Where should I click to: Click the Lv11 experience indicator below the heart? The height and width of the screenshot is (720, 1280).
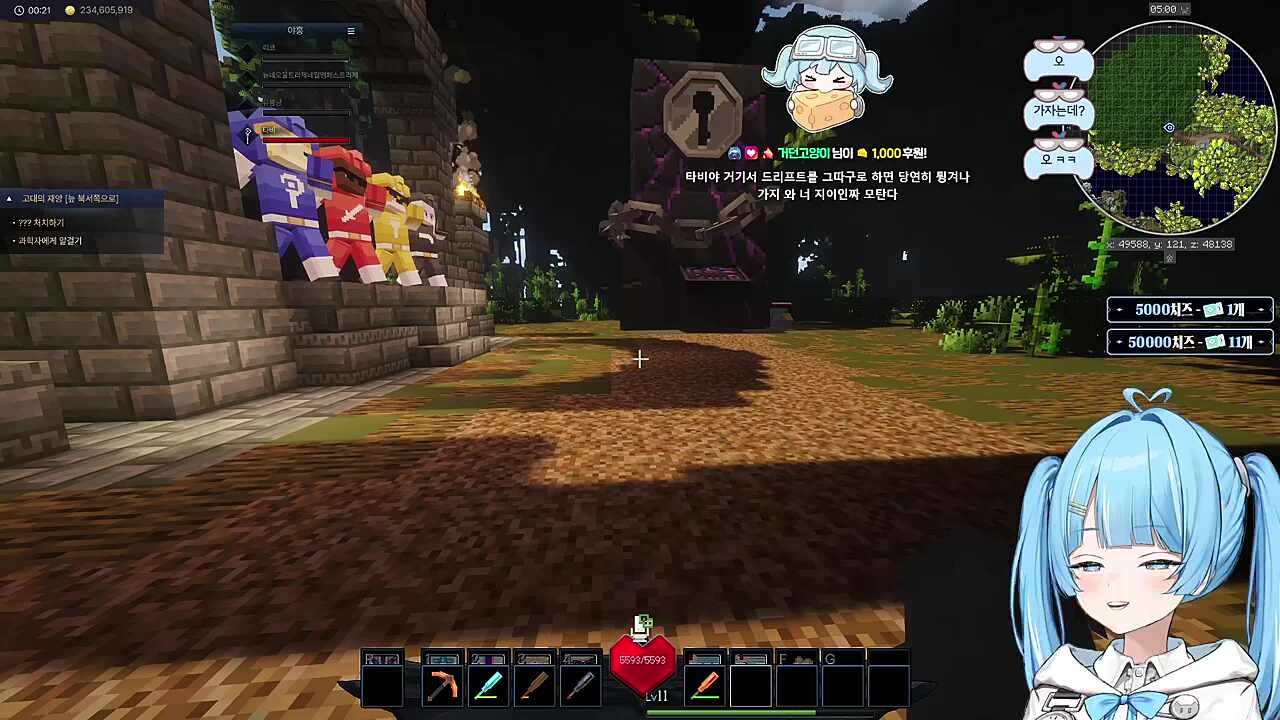point(656,697)
